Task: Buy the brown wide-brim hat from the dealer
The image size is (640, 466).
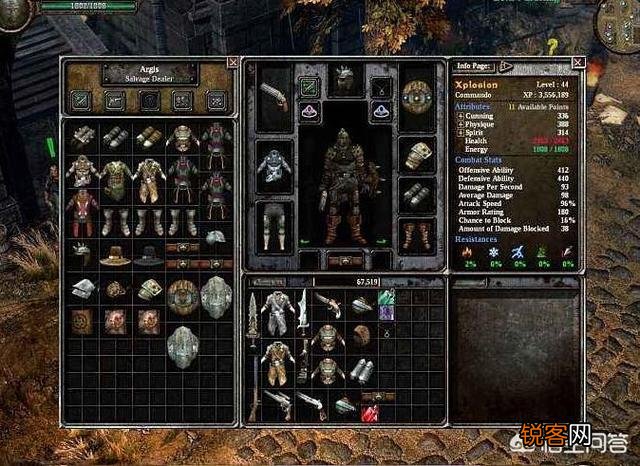Action: (115, 254)
